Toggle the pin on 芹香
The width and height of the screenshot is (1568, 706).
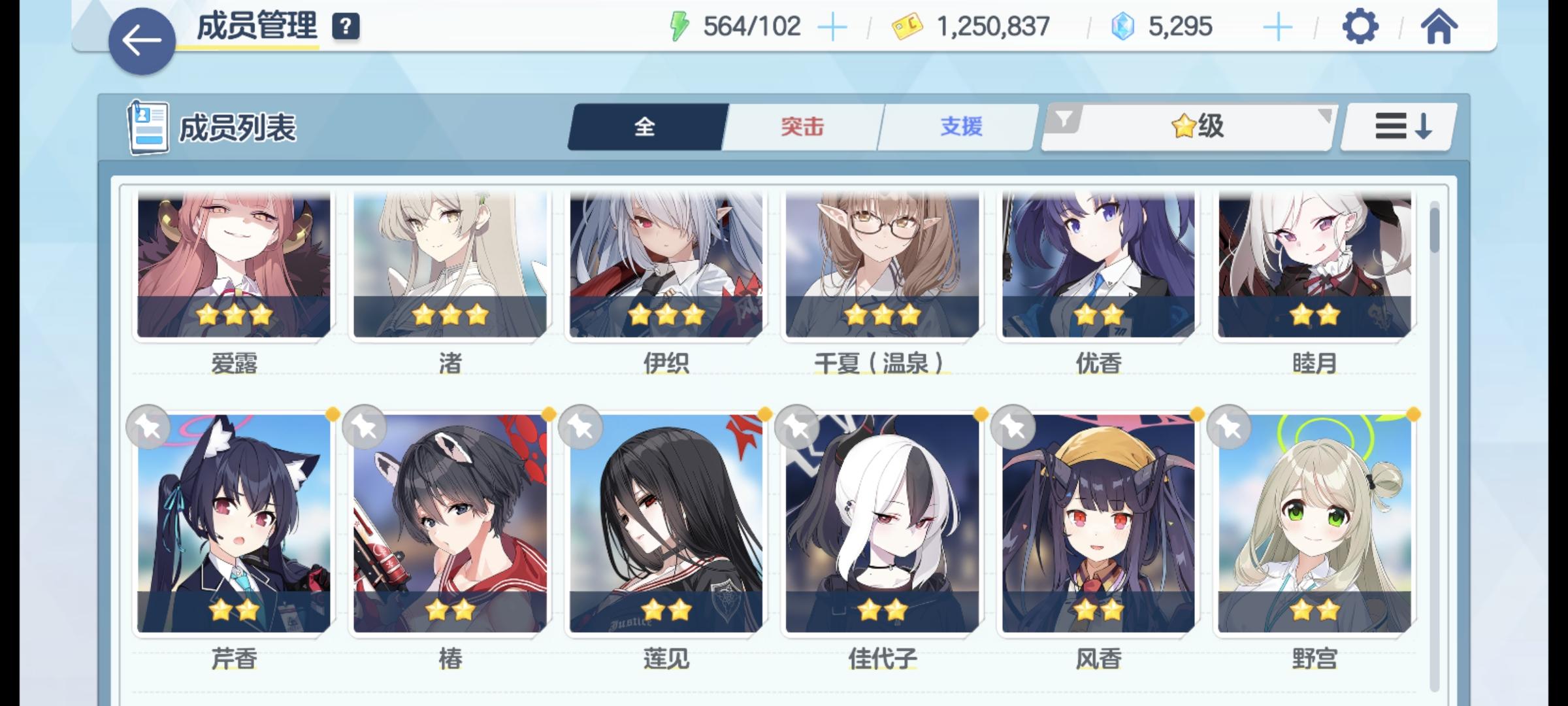pos(148,426)
